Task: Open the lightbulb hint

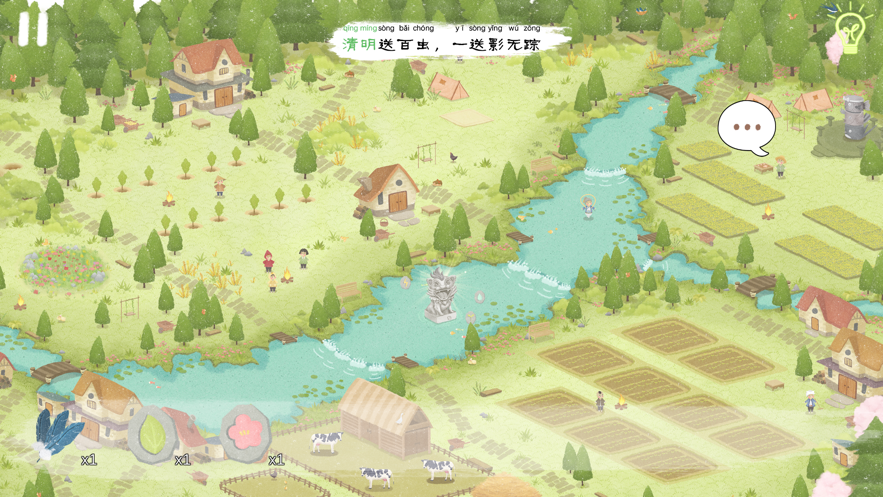Action: tap(850, 29)
